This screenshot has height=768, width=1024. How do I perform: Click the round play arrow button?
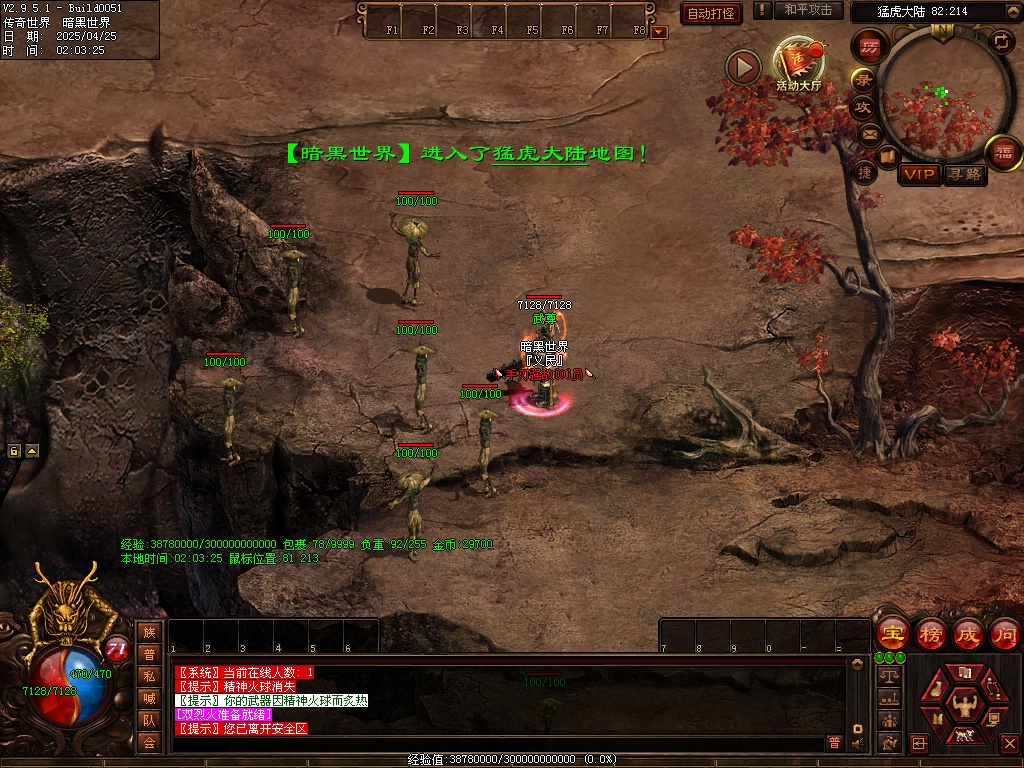tap(743, 67)
